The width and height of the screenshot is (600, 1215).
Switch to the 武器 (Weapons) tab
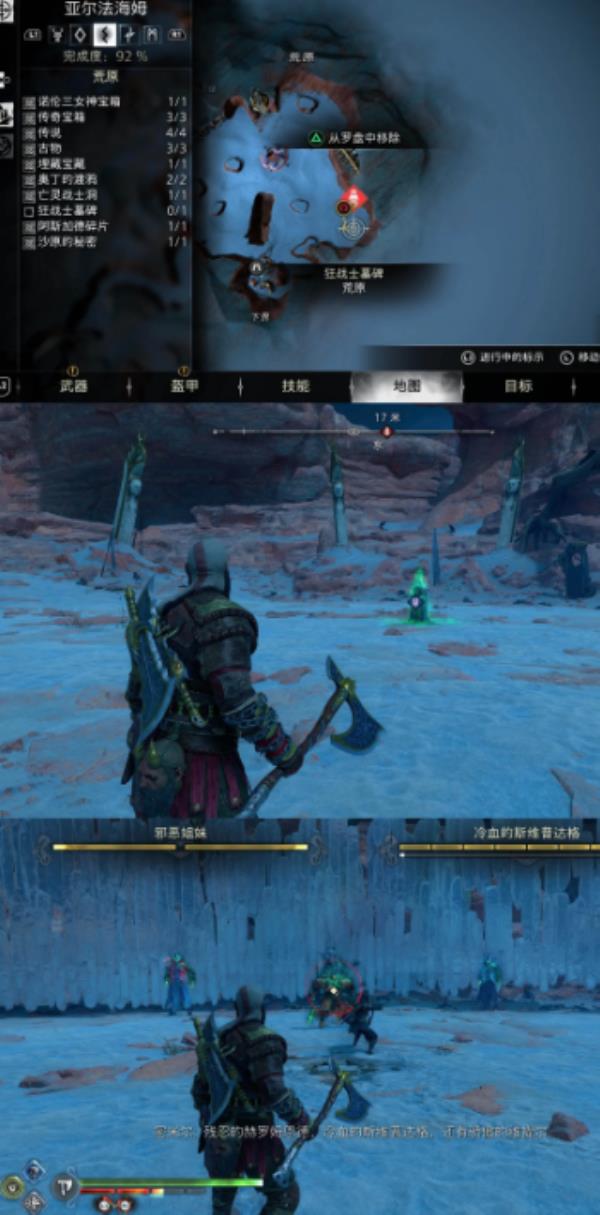[73, 386]
